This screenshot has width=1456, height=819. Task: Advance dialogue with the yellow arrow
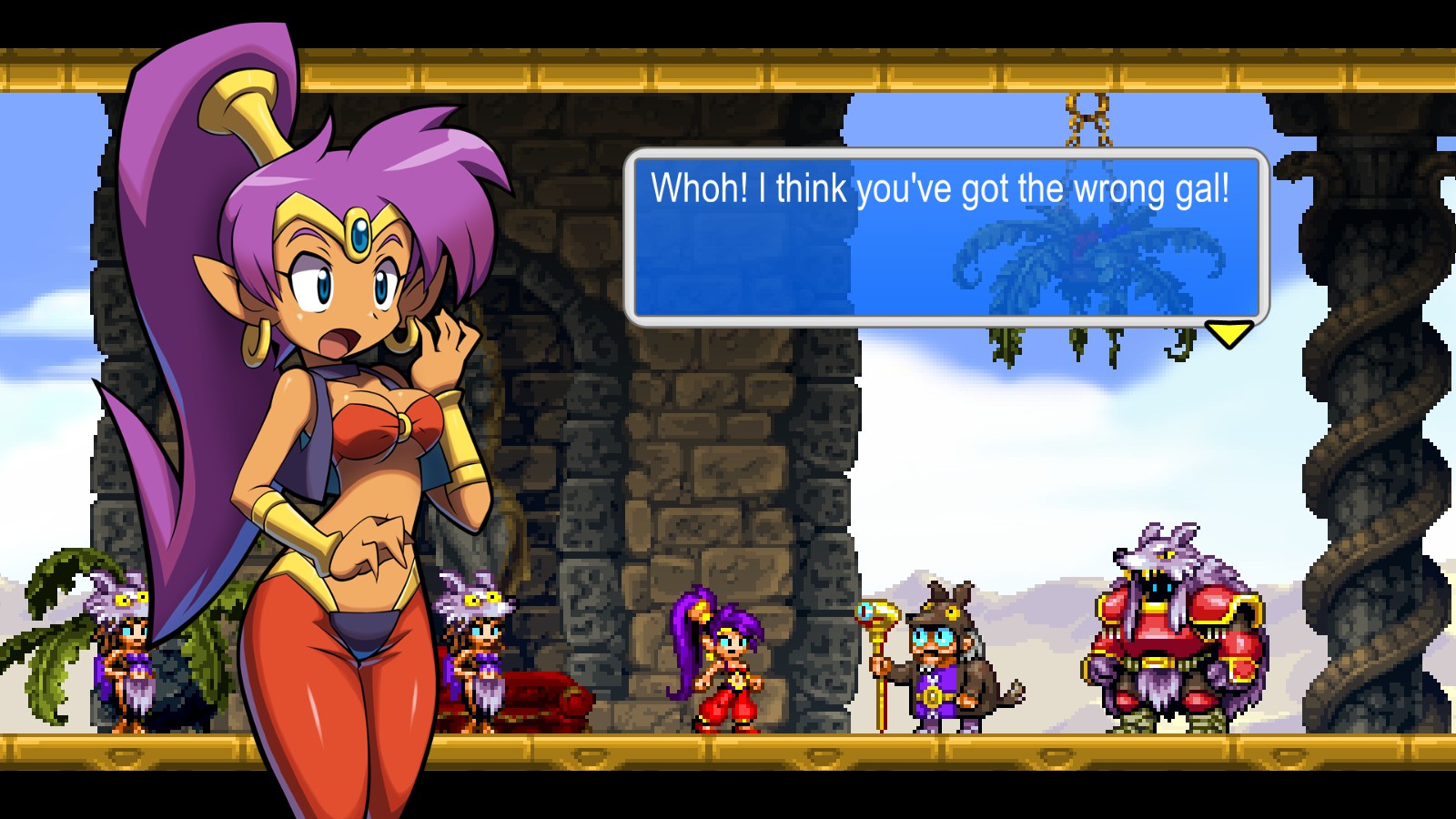pos(1228,333)
